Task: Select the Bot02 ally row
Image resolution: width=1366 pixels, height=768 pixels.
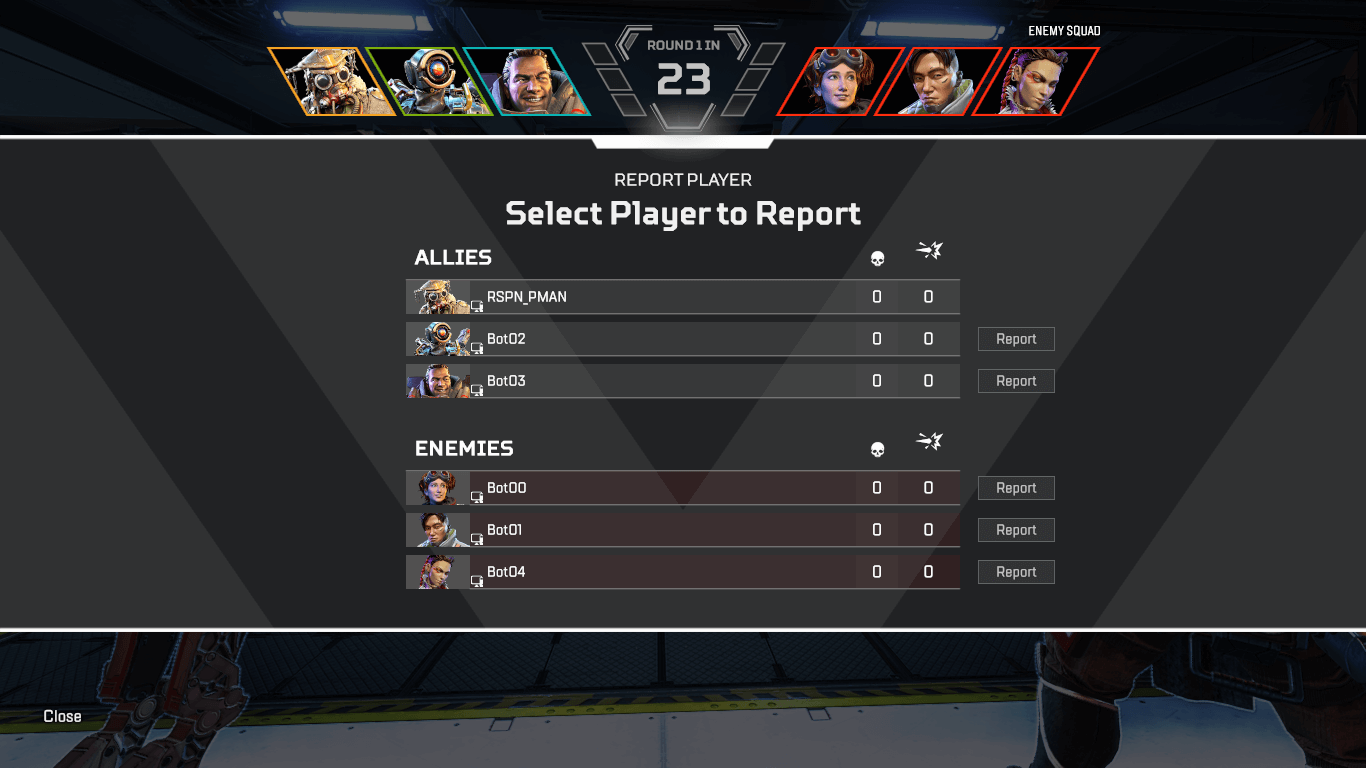Action: (660, 339)
